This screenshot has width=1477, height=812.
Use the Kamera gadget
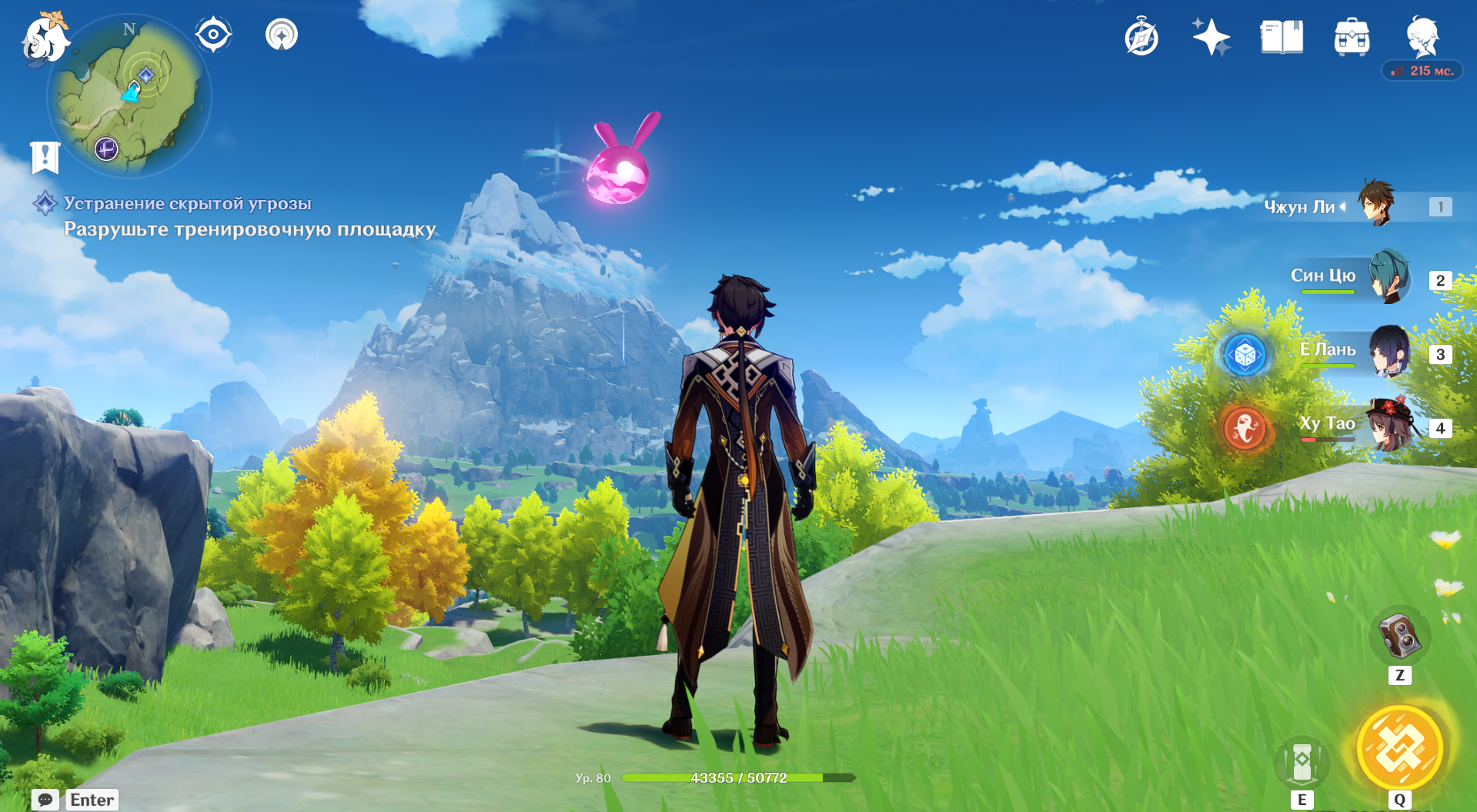click(1399, 637)
